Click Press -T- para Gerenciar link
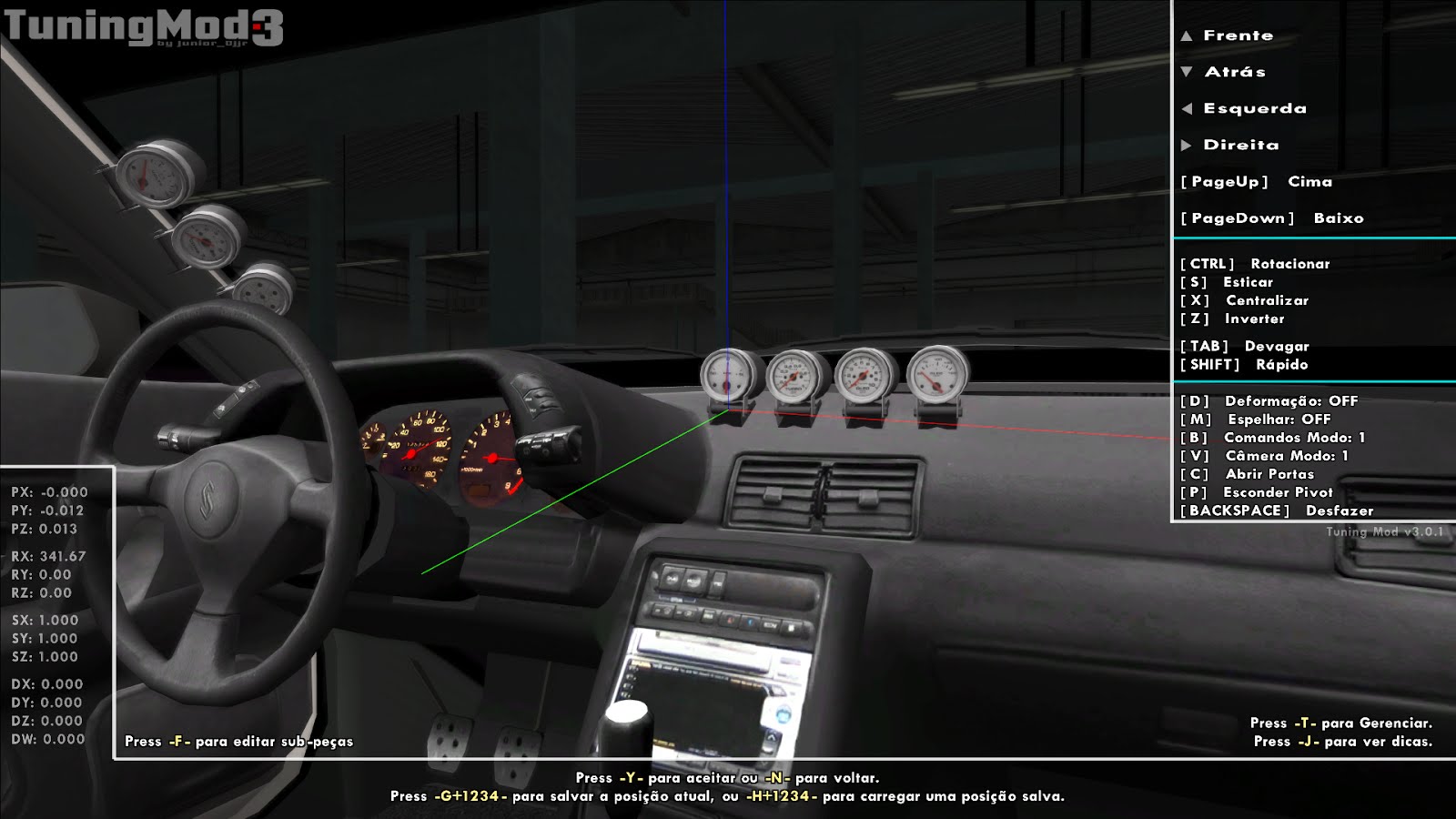This screenshot has width=1456, height=819. [1338, 722]
